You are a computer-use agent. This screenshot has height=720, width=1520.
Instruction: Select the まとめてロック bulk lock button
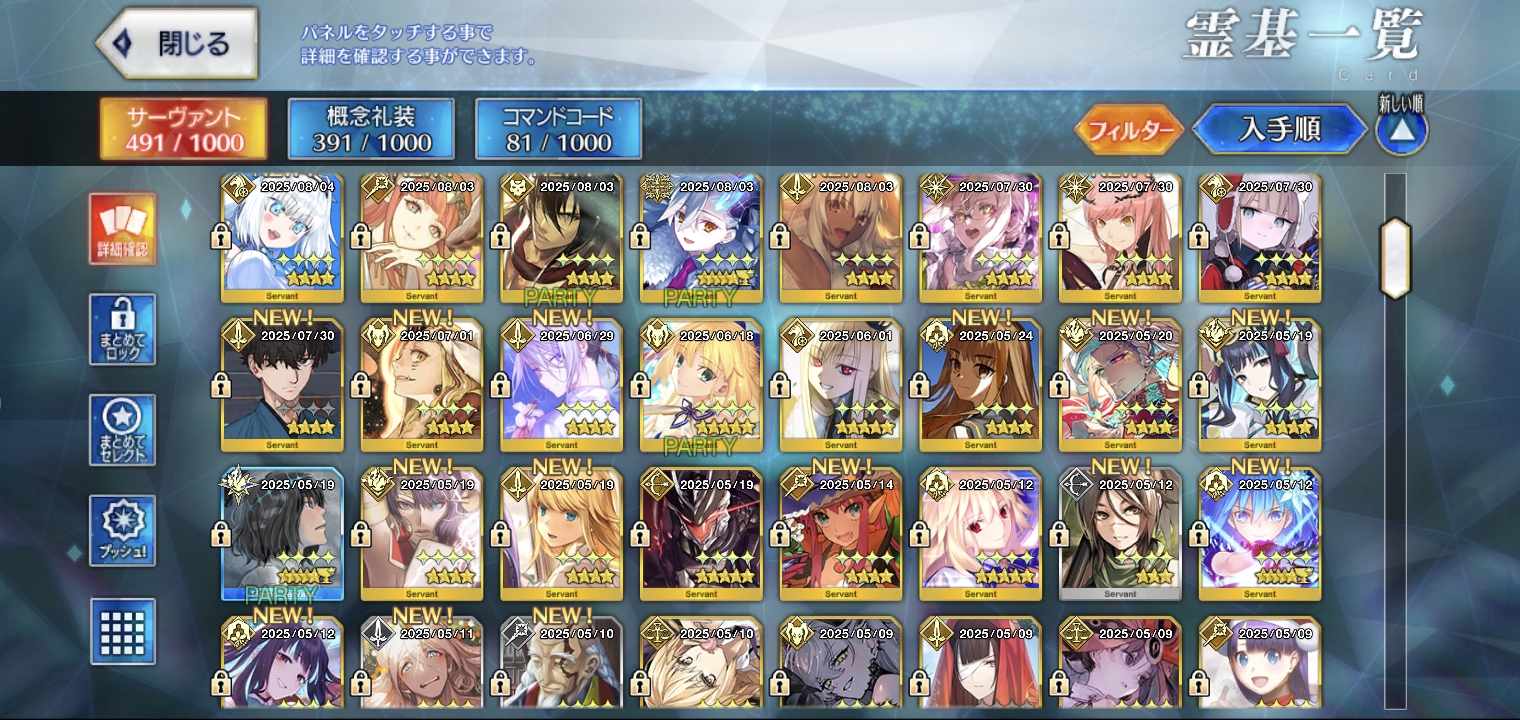click(x=122, y=329)
